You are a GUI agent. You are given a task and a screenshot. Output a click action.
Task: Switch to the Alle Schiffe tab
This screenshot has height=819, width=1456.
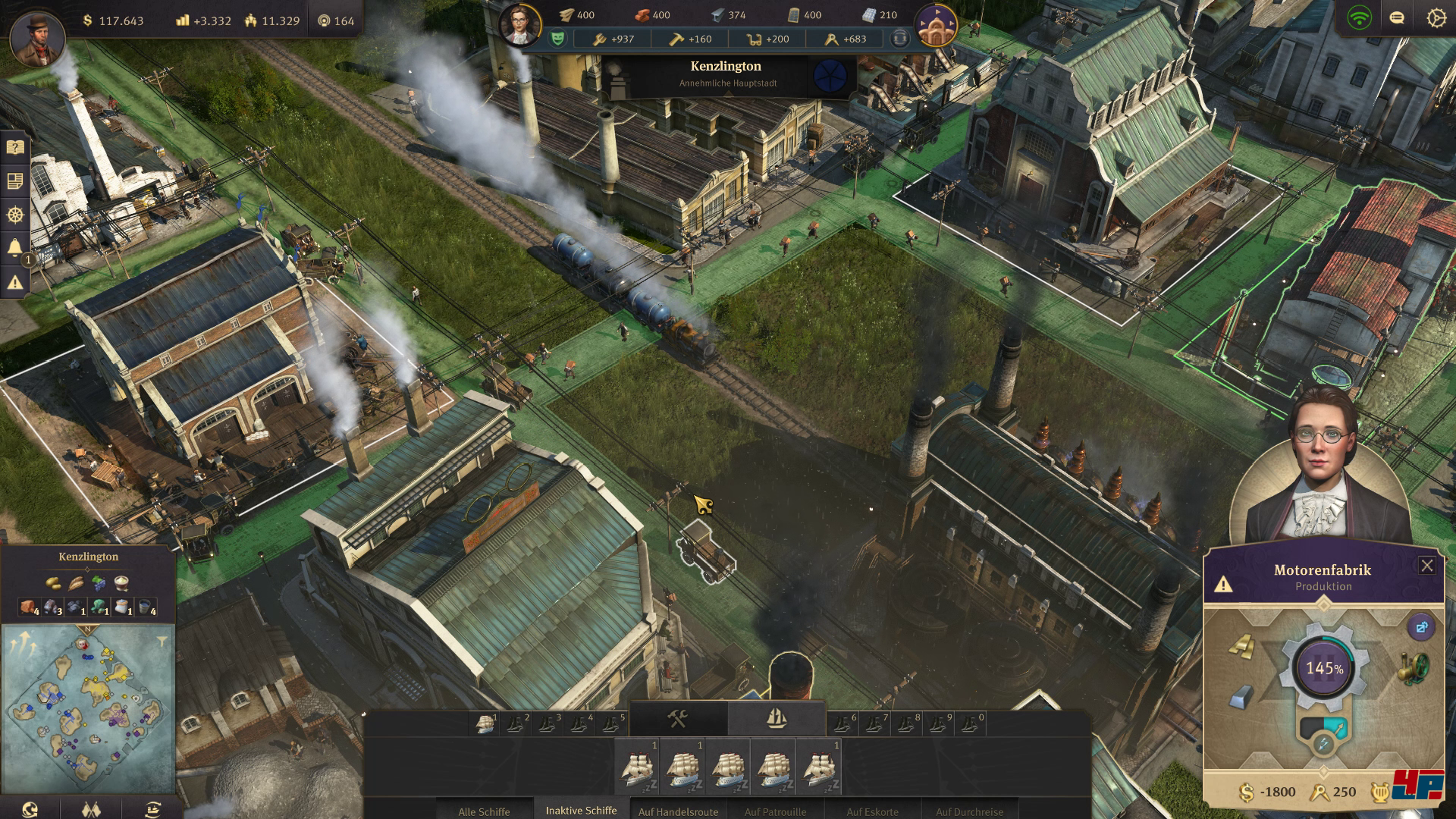484,811
